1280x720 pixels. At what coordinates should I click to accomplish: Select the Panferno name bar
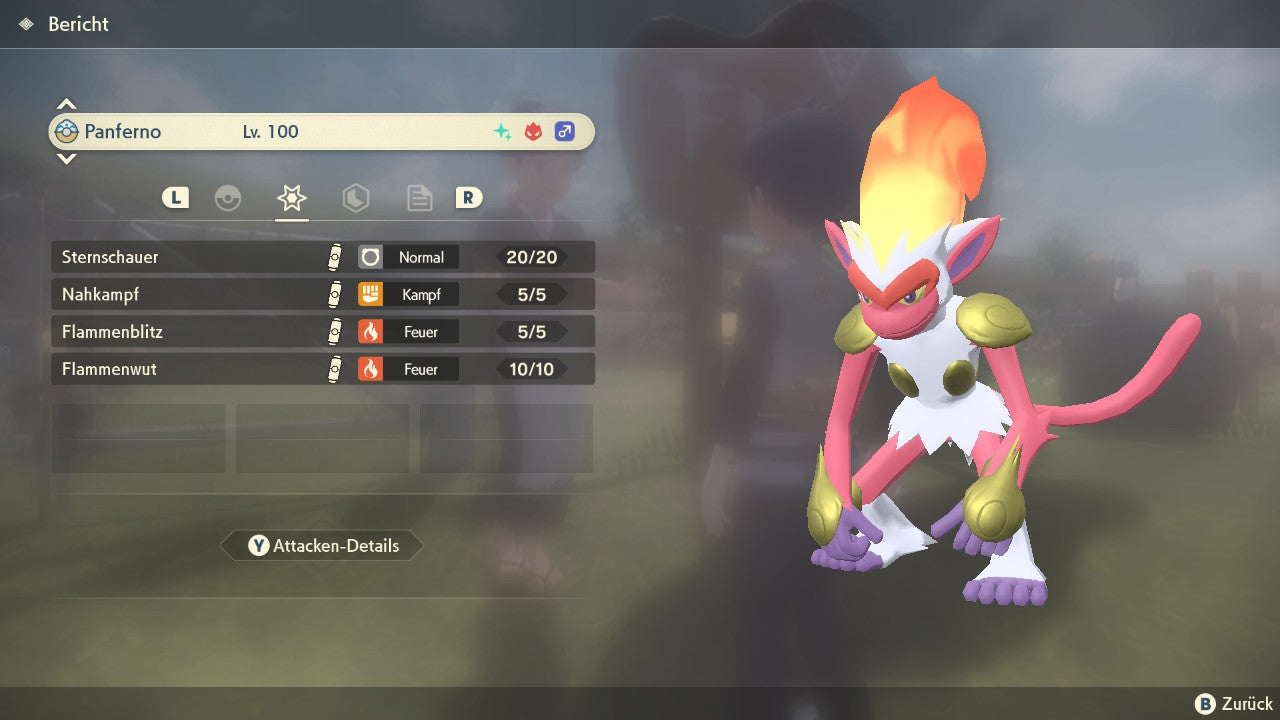[x=322, y=131]
